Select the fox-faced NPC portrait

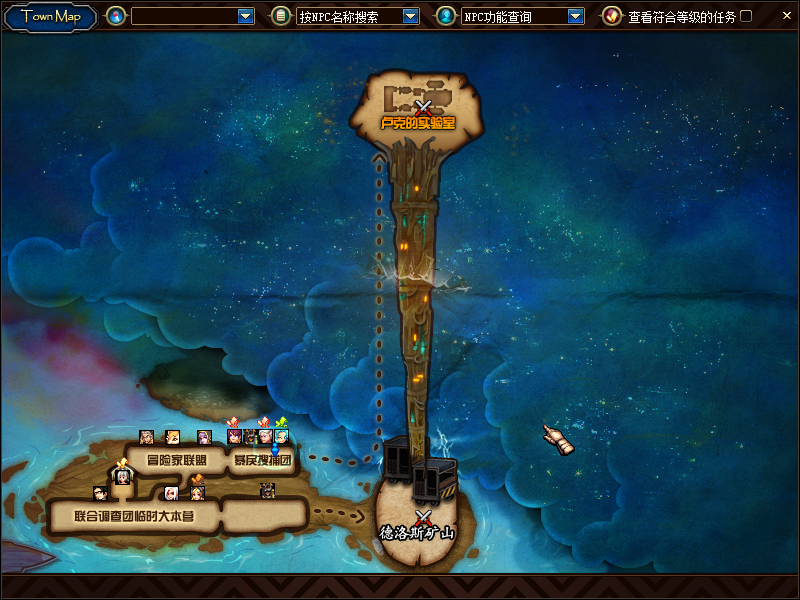[x=173, y=437]
